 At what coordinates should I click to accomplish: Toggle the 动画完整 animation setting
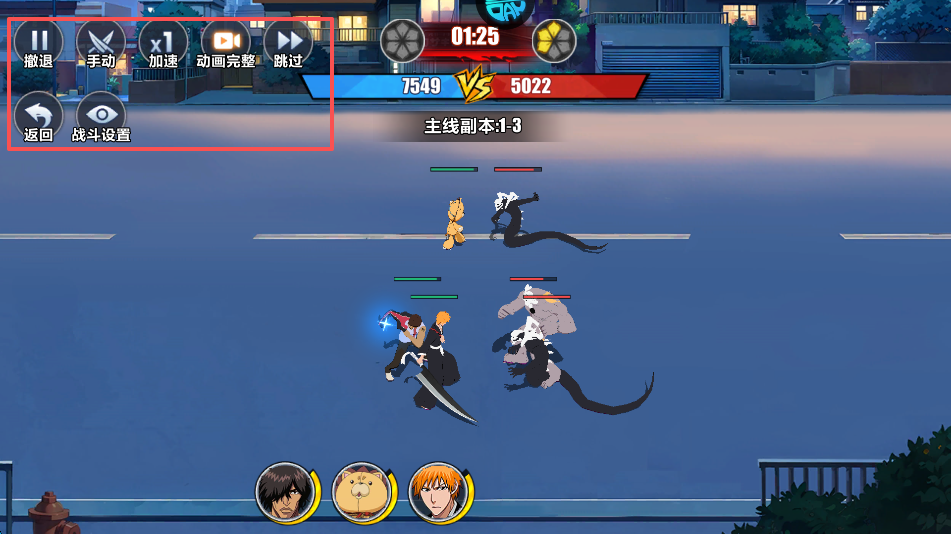(x=225, y=42)
